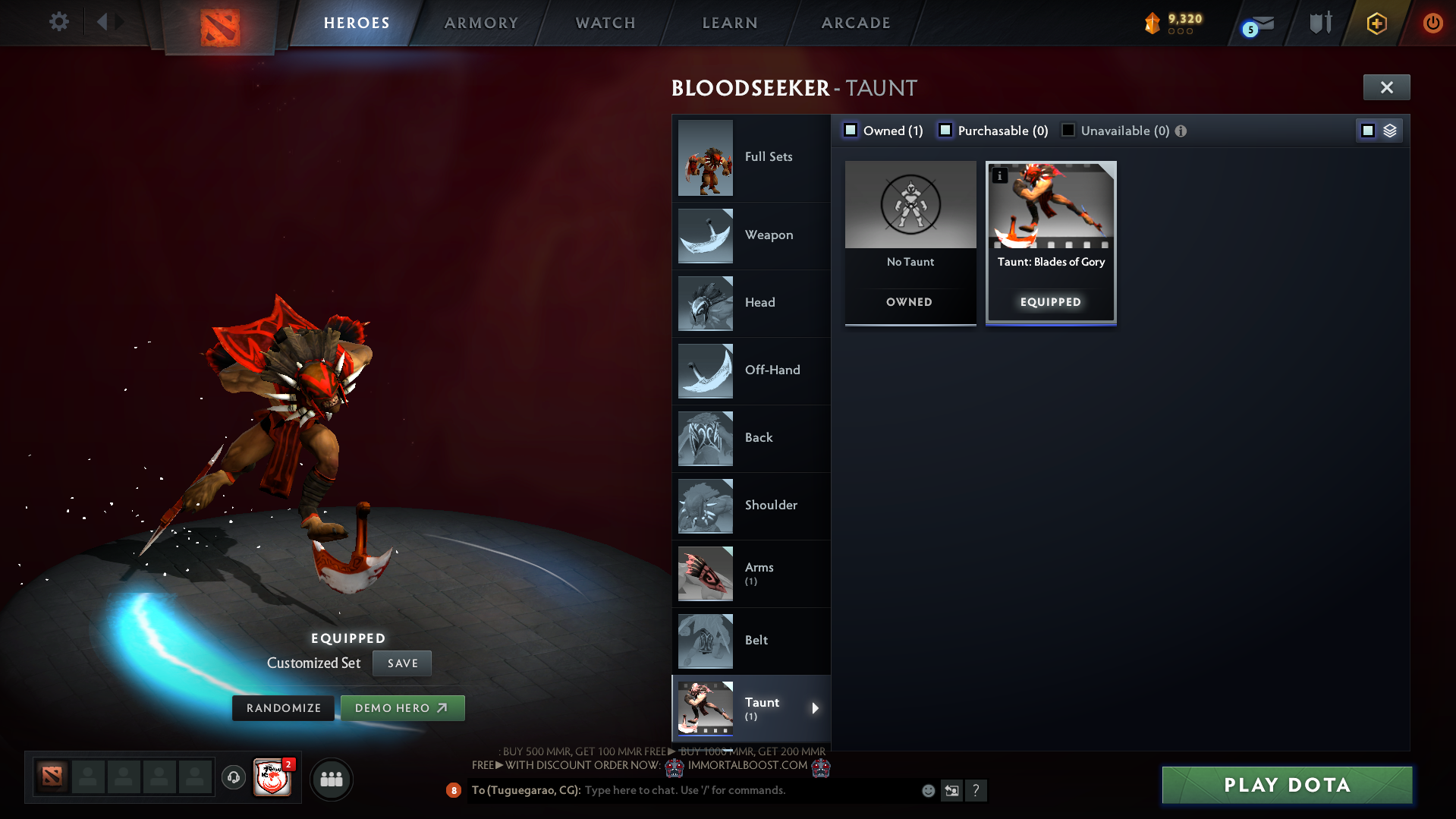Select the Head slot icon

[x=705, y=304]
